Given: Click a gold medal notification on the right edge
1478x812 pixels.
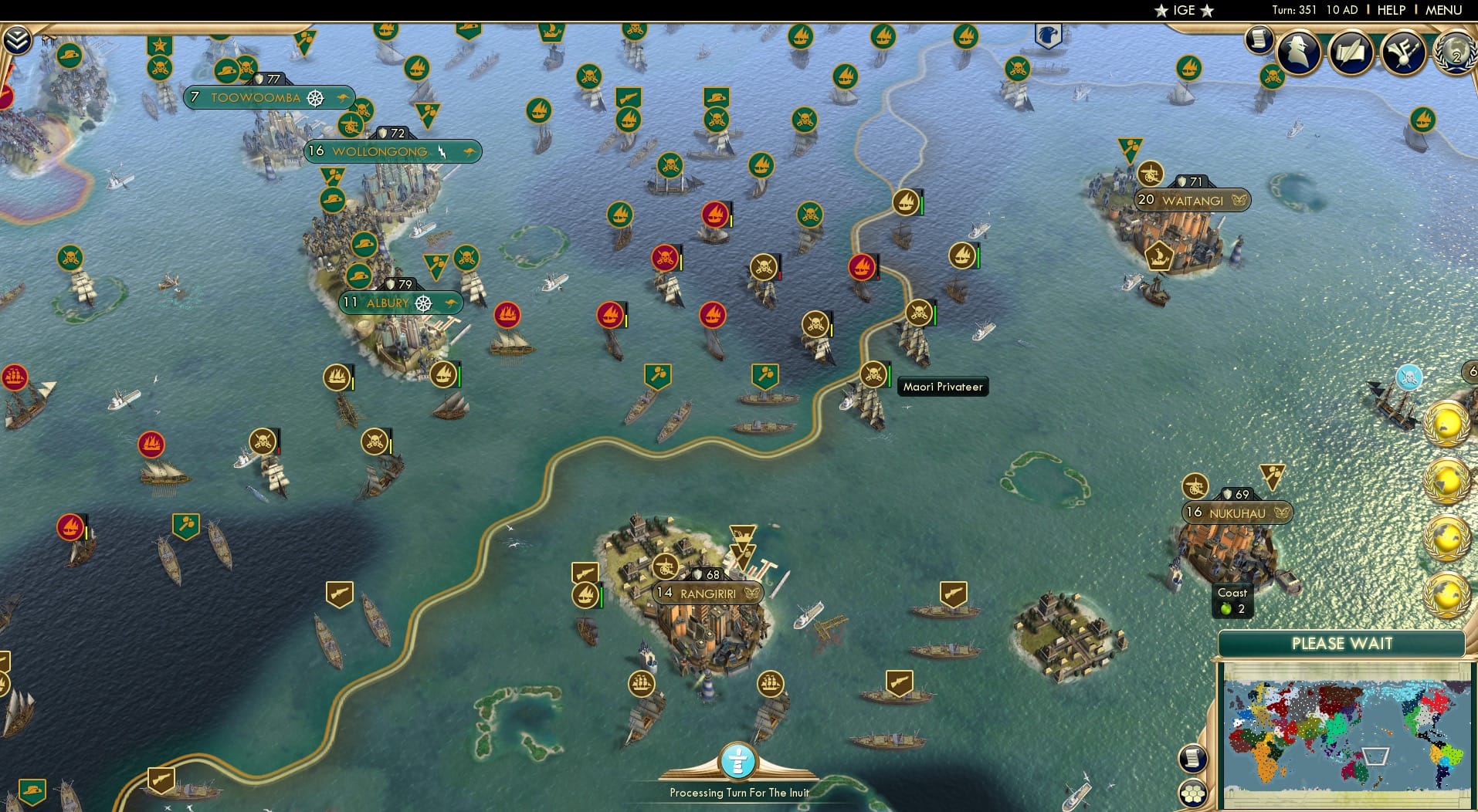Looking at the screenshot, I should pyautogui.click(x=1449, y=421).
